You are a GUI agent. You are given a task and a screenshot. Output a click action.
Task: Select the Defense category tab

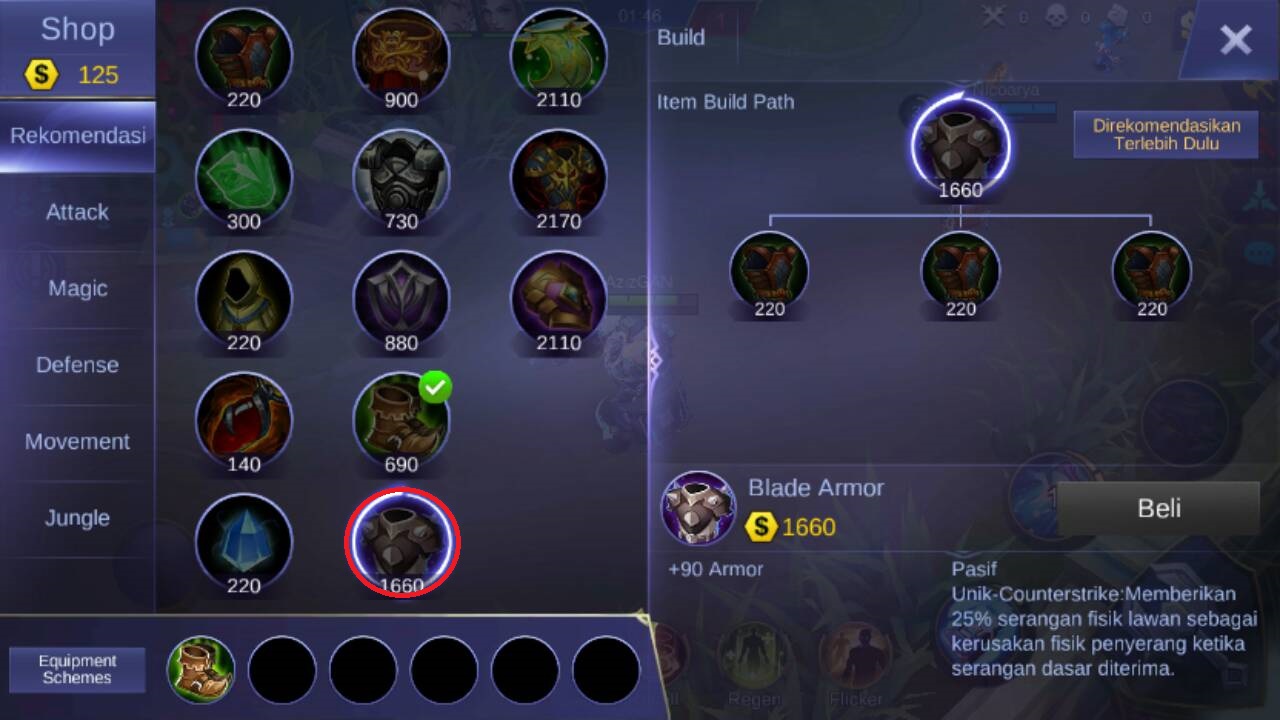(x=77, y=365)
